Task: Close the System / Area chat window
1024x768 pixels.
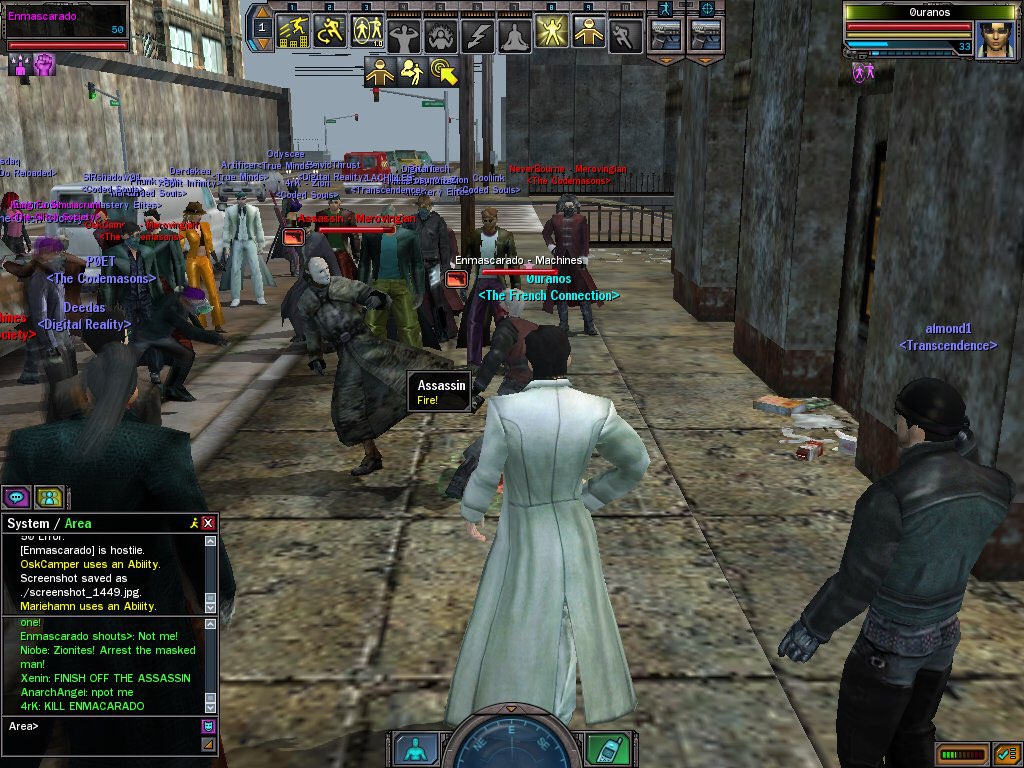Action: tap(208, 523)
